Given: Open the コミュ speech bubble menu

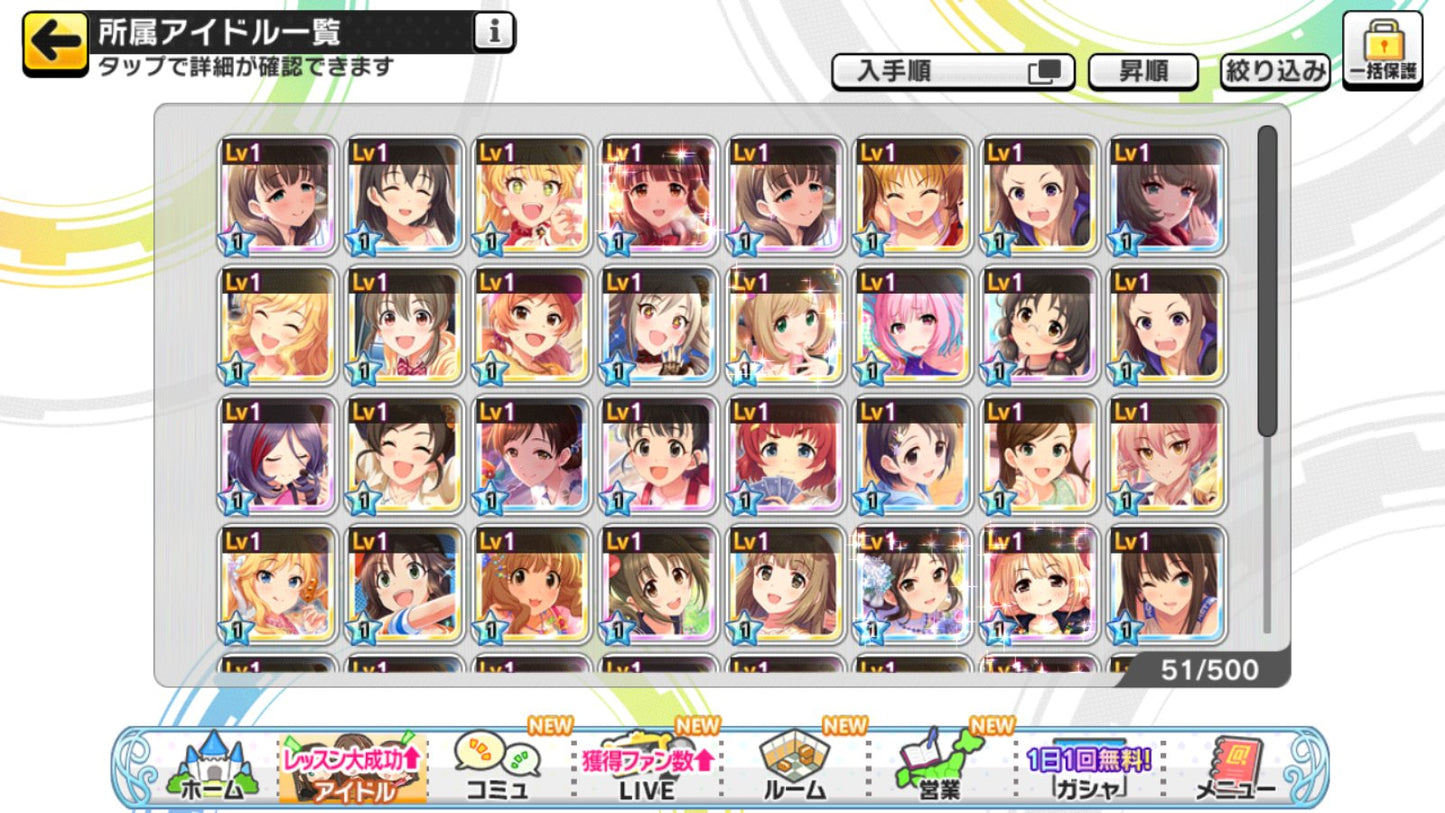Looking at the screenshot, I should click(x=497, y=767).
